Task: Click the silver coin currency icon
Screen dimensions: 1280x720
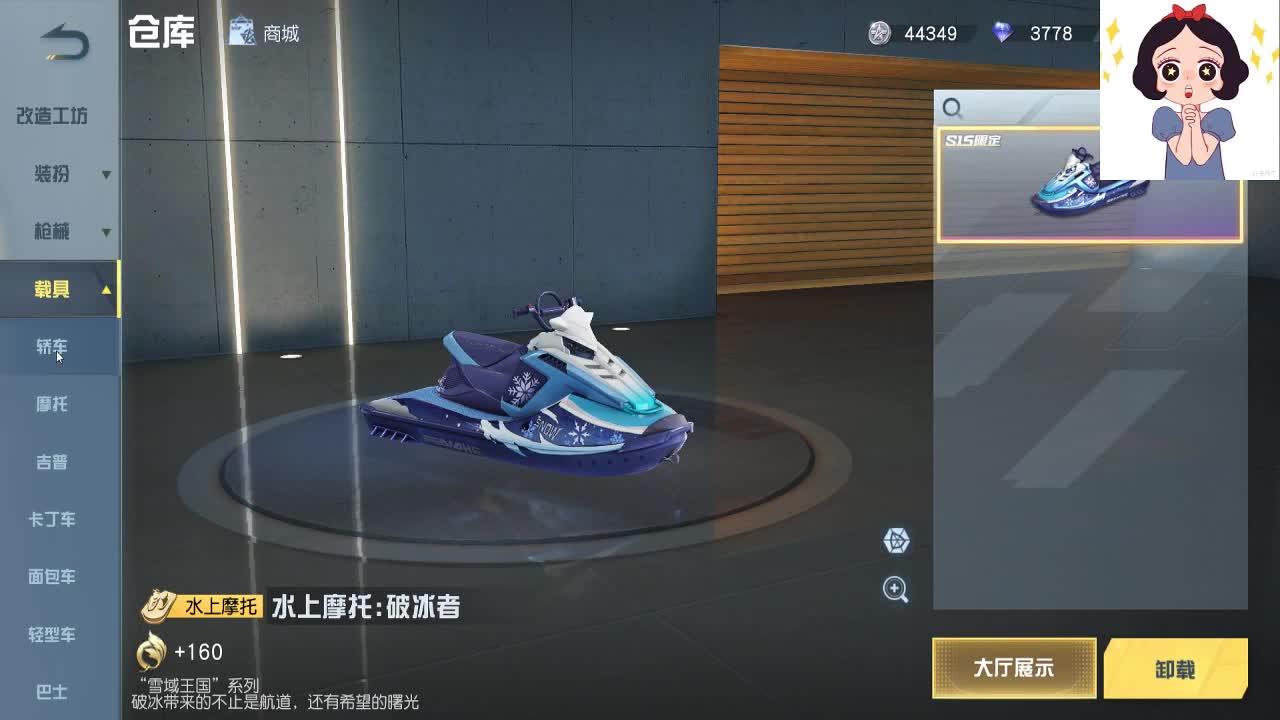Action: pyautogui.click(x=878, y=33)
